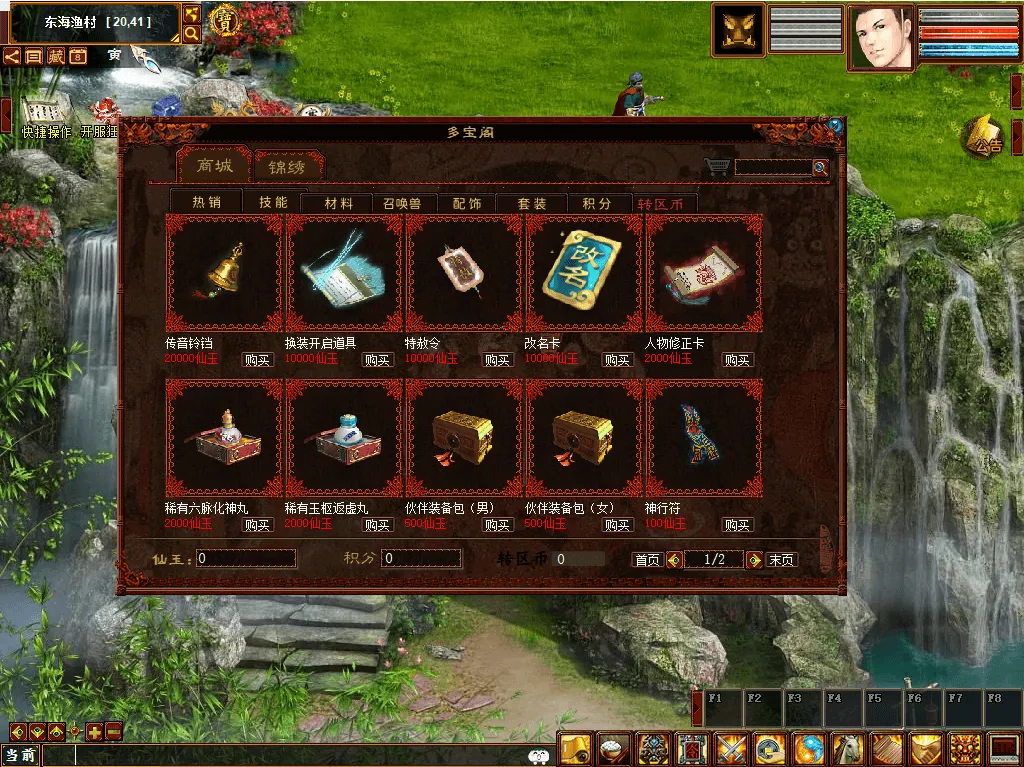This screenshot has width=1024, height=767.
Task: Purchase the 人物修正卡 item
Action: [x=737, y=360]
